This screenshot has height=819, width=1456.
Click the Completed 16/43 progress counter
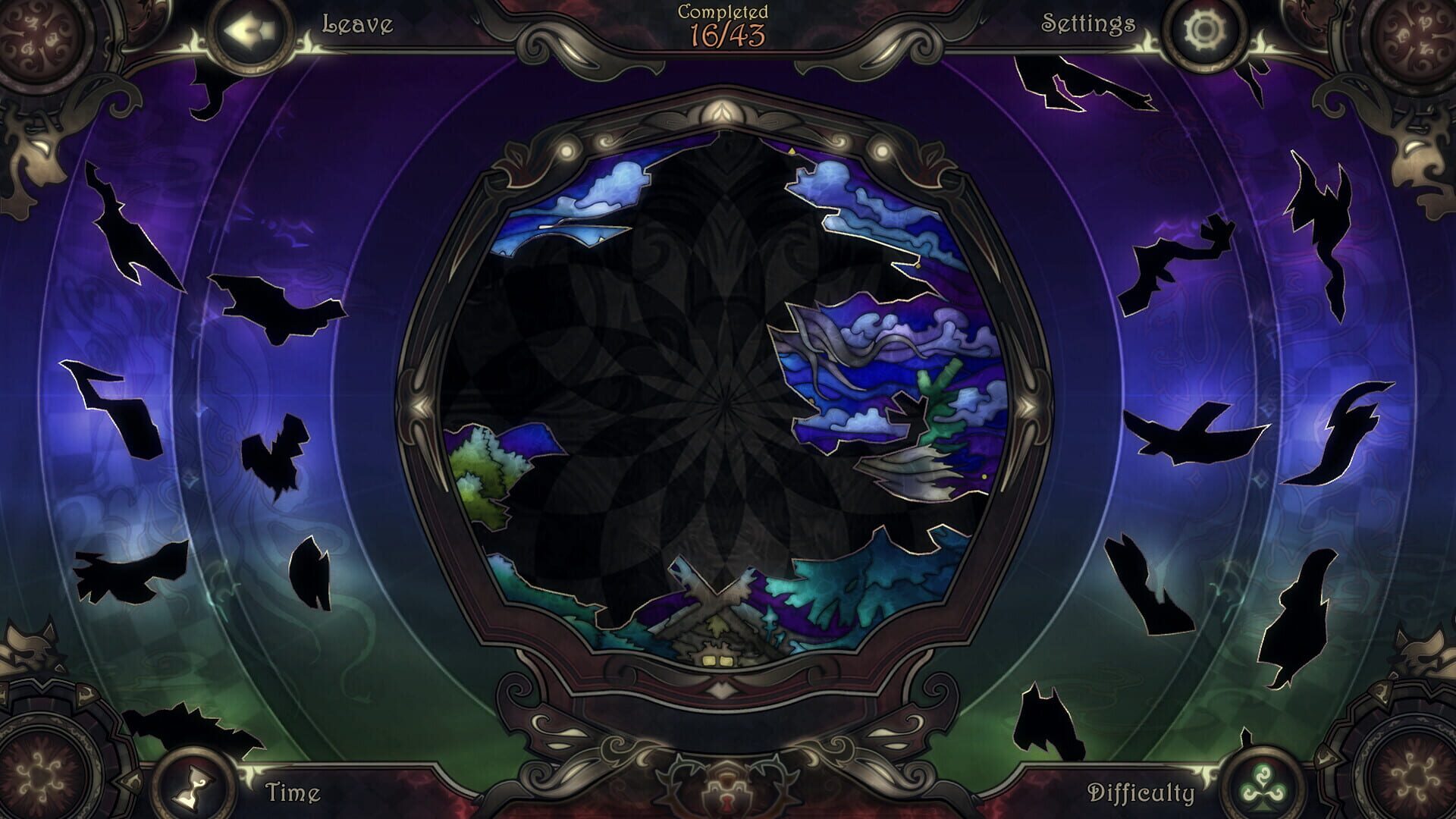click(723, 23)
